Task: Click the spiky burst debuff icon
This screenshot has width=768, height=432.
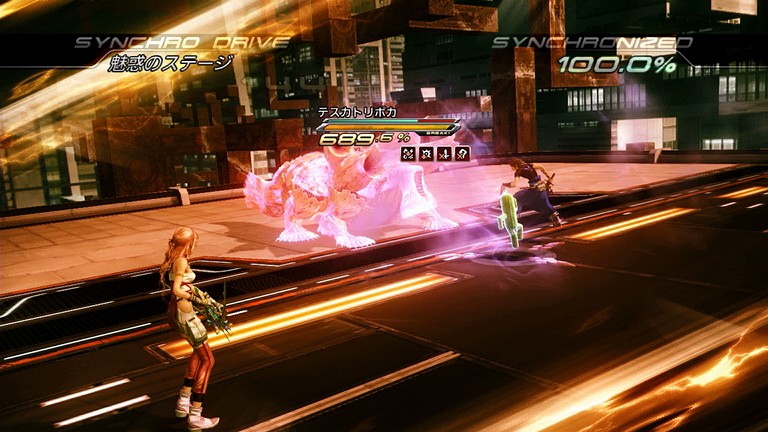Action: pos(426,154)
